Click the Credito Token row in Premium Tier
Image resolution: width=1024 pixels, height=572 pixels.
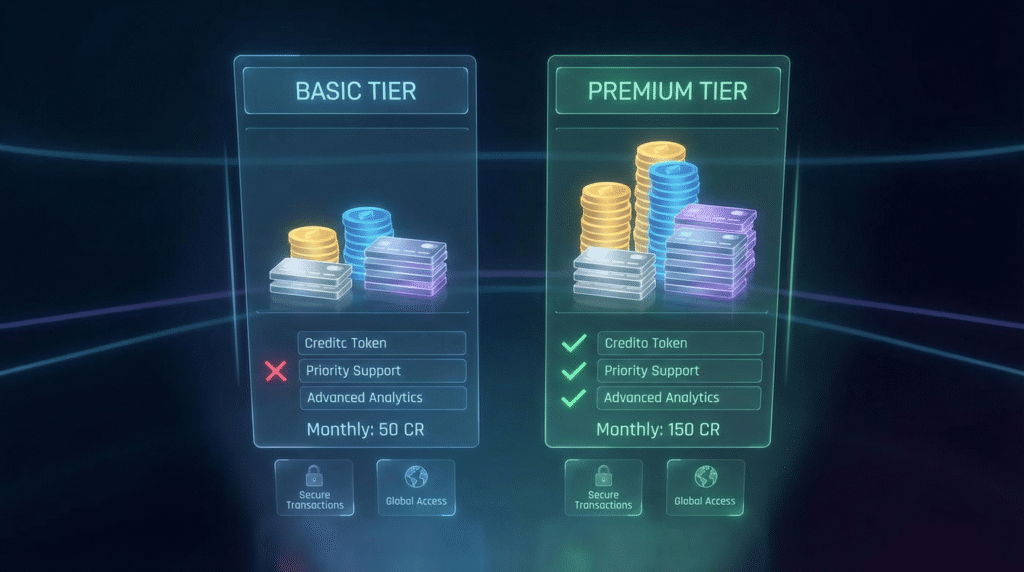[x=680, y=343]
